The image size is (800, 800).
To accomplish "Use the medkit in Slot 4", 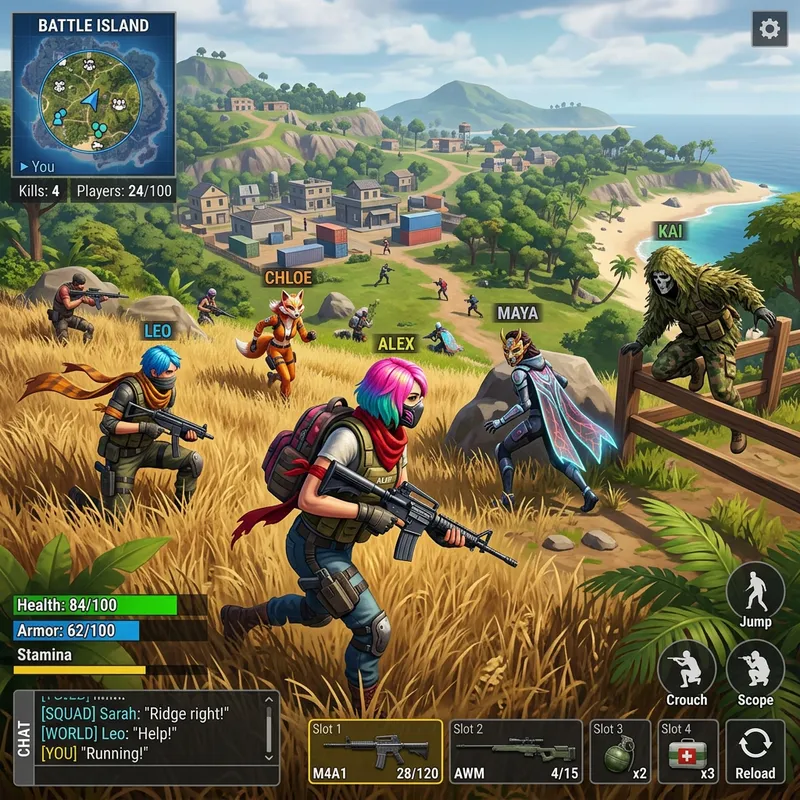I will pyautogui.click(x=687, y=751).
